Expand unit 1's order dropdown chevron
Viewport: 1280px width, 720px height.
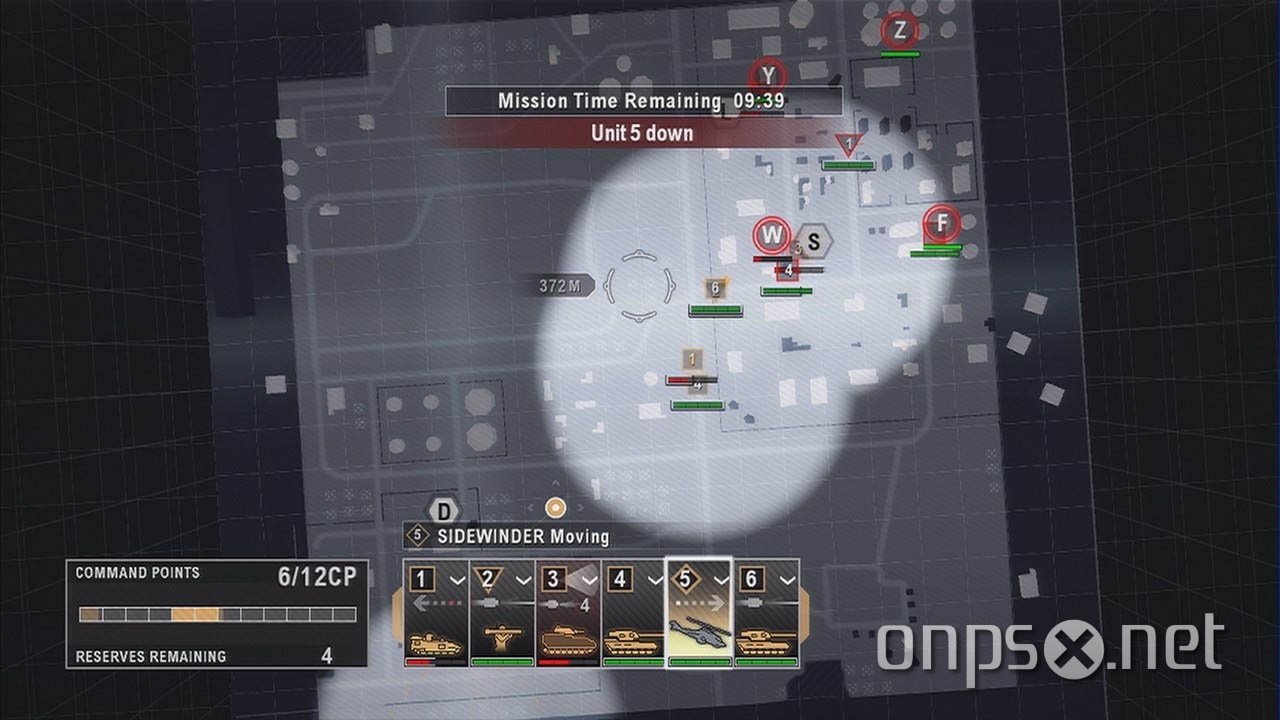tap(457, 579)
